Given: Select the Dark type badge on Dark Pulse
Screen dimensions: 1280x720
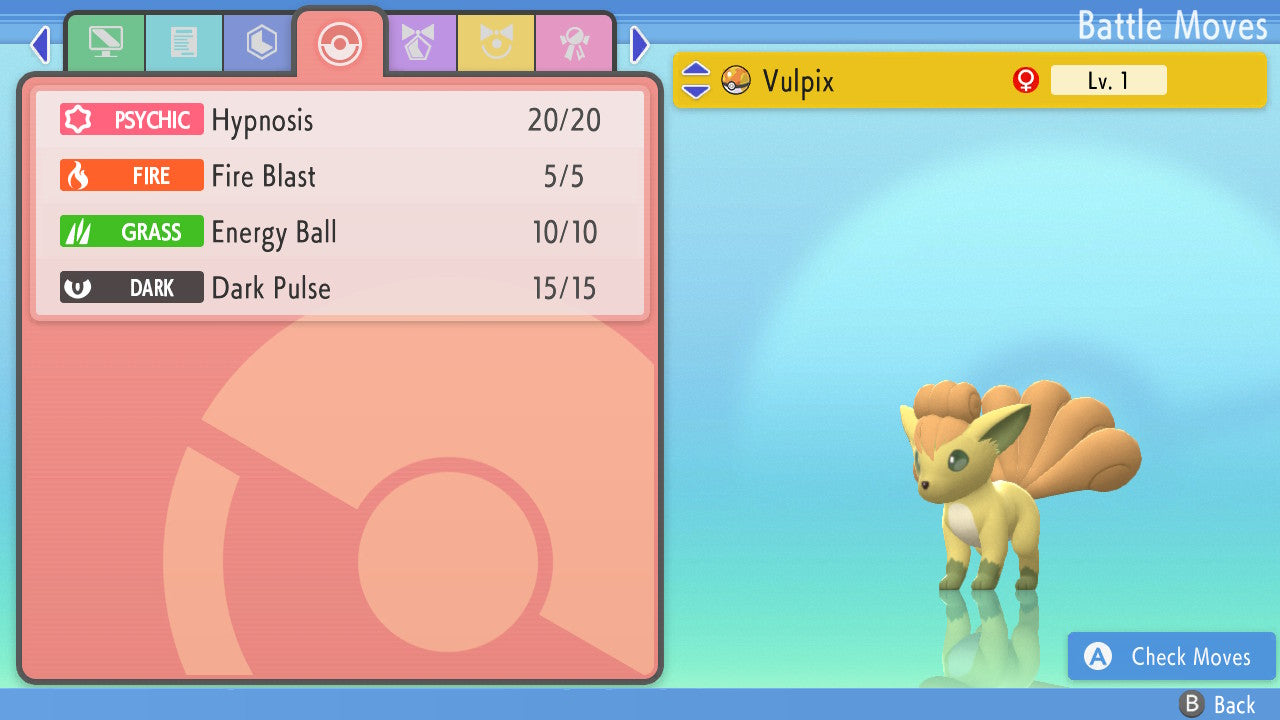Looking at the screenshot, I should [x=131, y=287].
